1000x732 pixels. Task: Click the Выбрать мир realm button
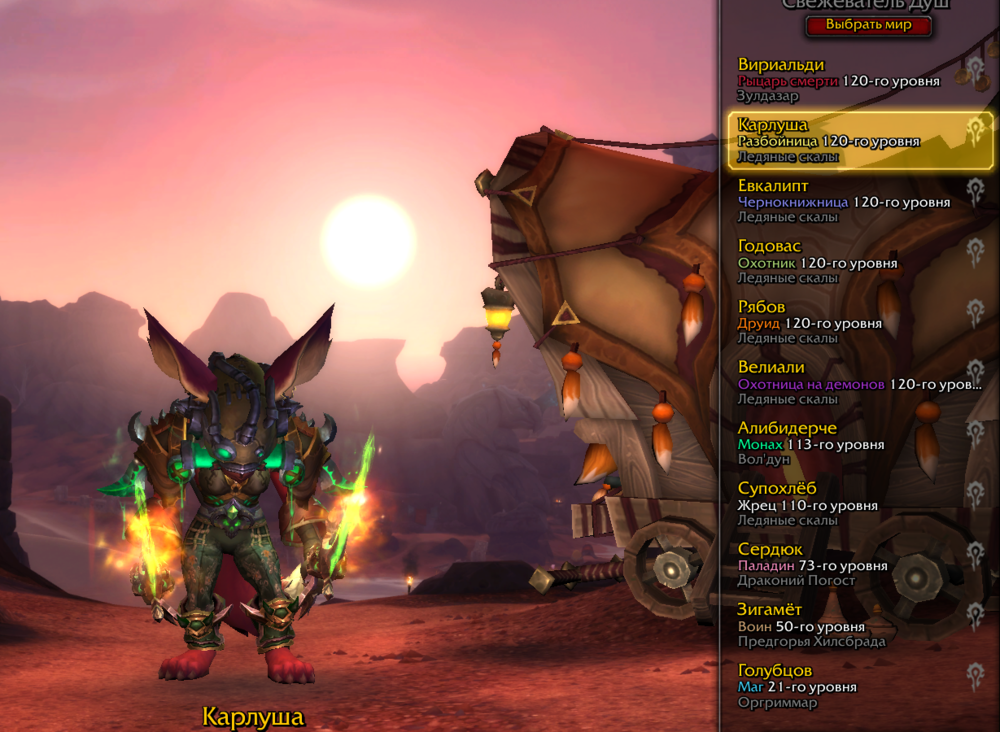(x=868, y=25)
